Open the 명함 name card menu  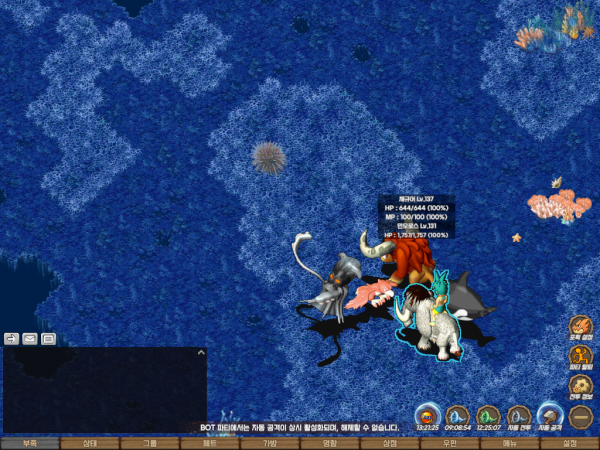pos(330,442)
